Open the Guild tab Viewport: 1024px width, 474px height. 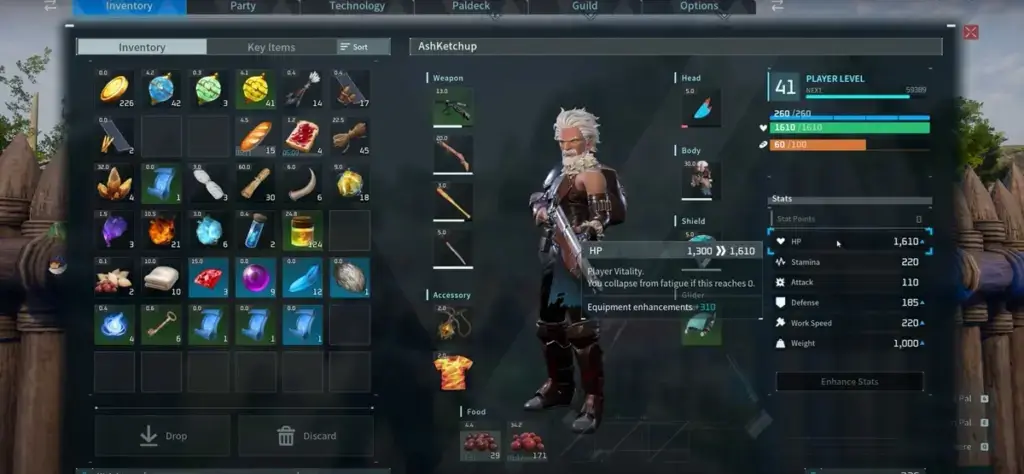coord(585,6)
